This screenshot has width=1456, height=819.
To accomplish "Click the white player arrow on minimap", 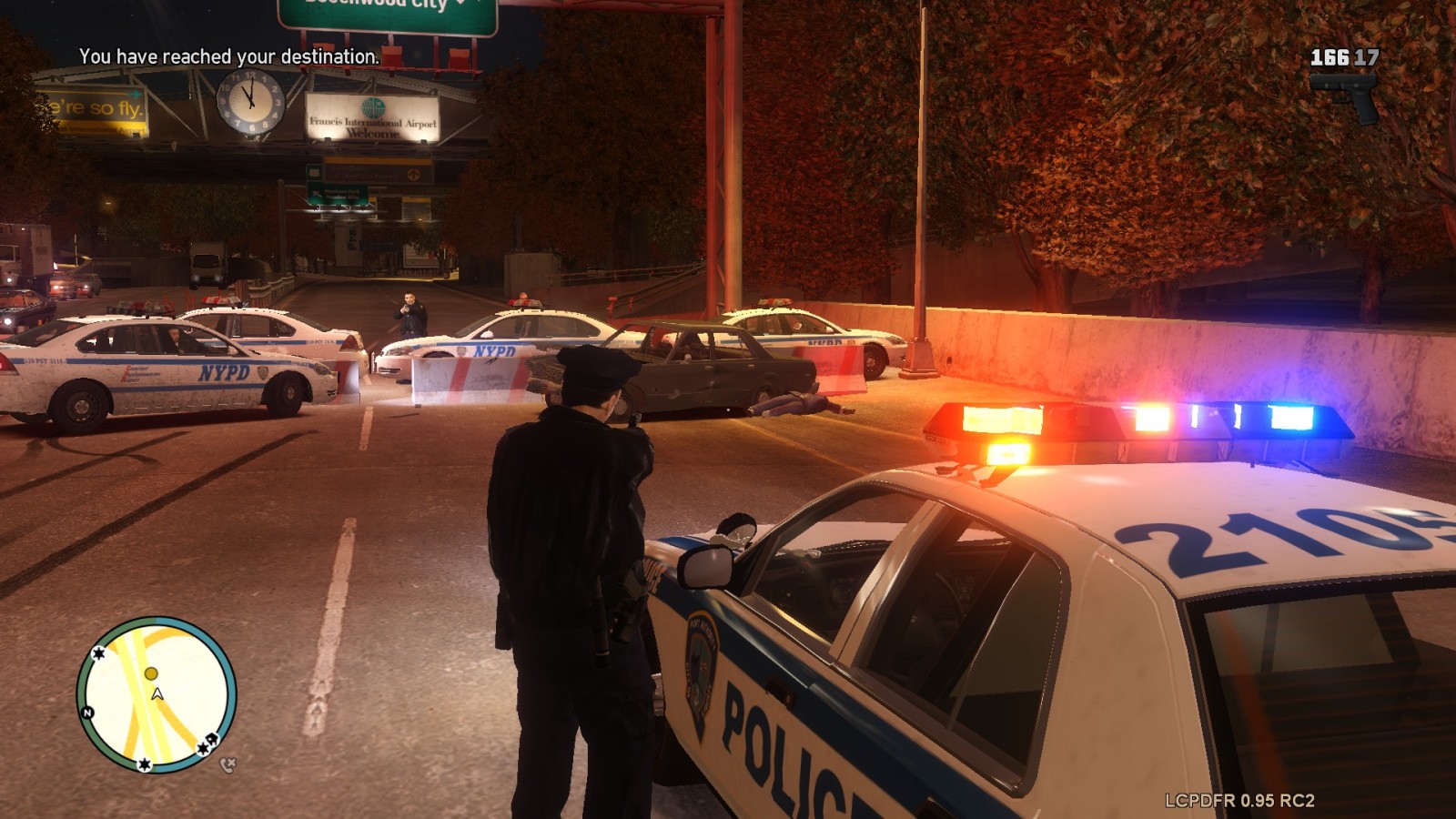I will [x=157, y=694].
